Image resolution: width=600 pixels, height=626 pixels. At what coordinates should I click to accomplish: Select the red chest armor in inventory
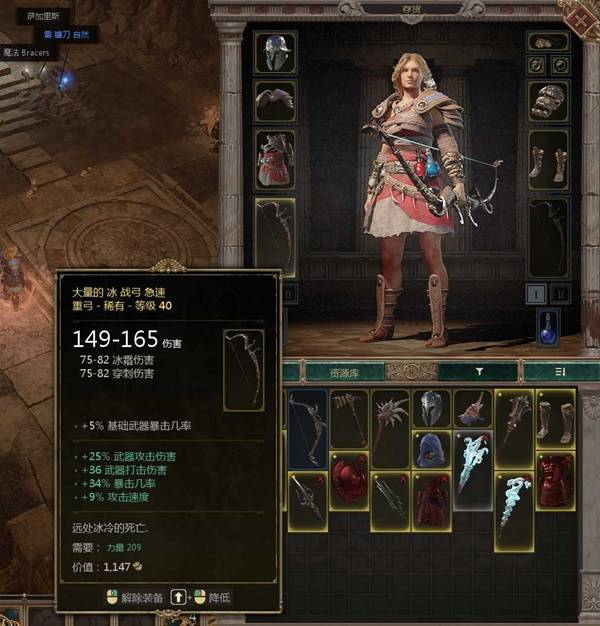coord(555,480)
